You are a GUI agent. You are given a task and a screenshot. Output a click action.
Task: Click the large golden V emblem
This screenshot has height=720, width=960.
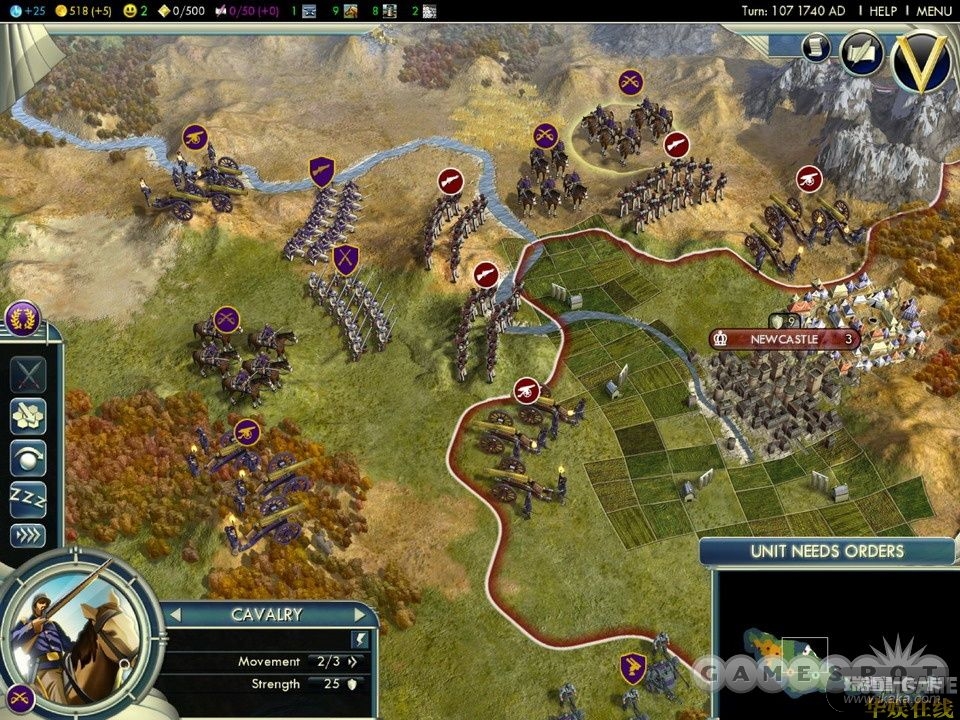tap(921, 60)
